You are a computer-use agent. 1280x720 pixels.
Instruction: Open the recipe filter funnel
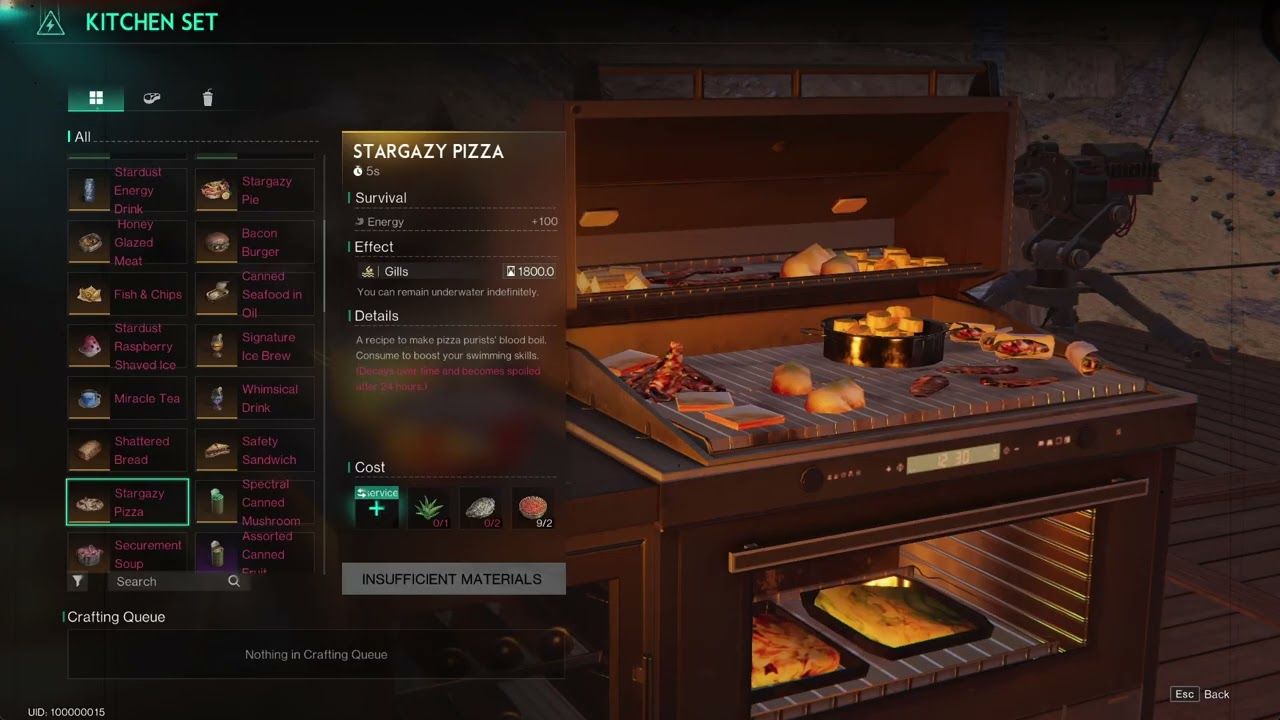78,581
